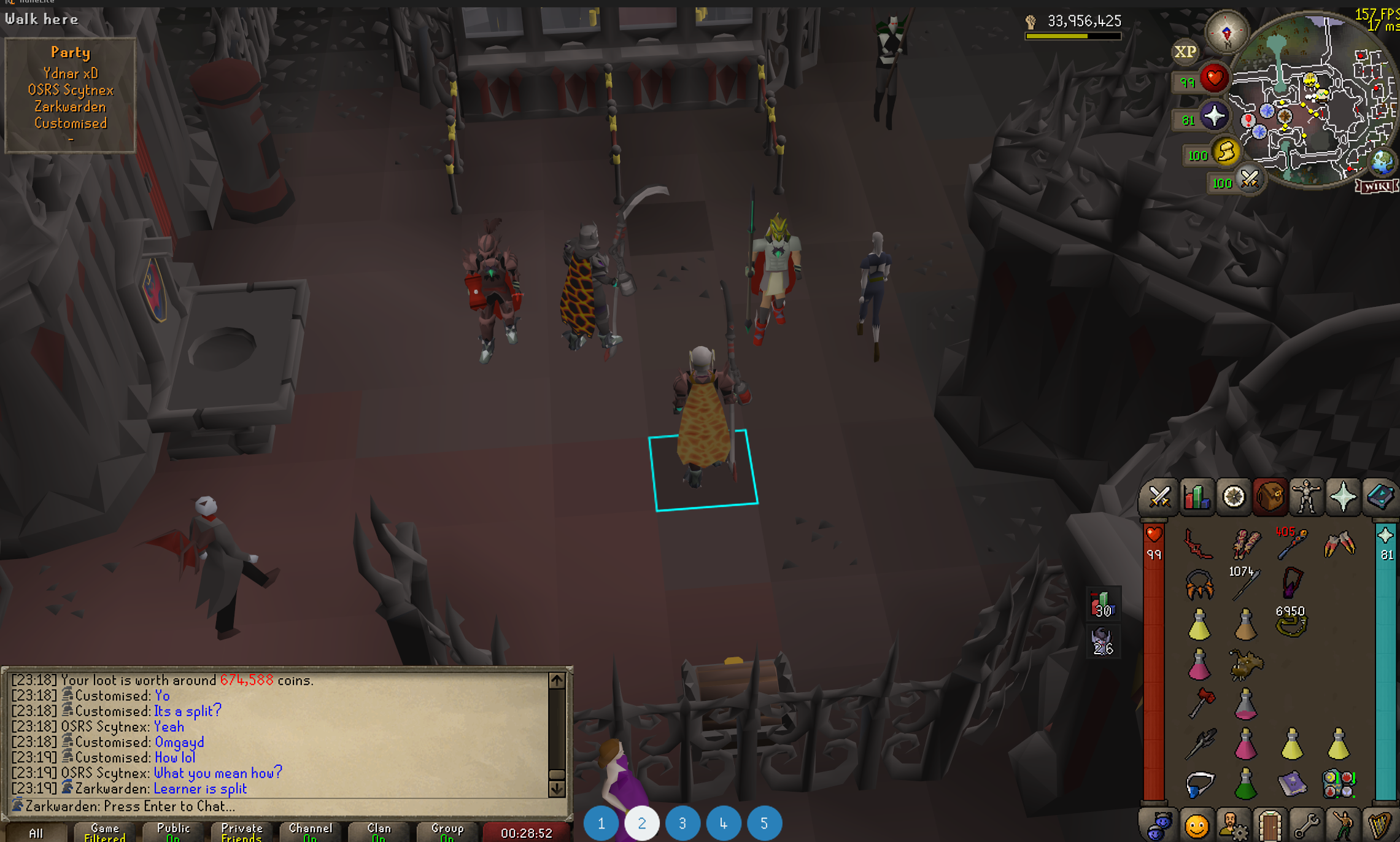This screenshot has width=1400, height=842.
Task: Click the compass to face north
Action: point(1226,32)
